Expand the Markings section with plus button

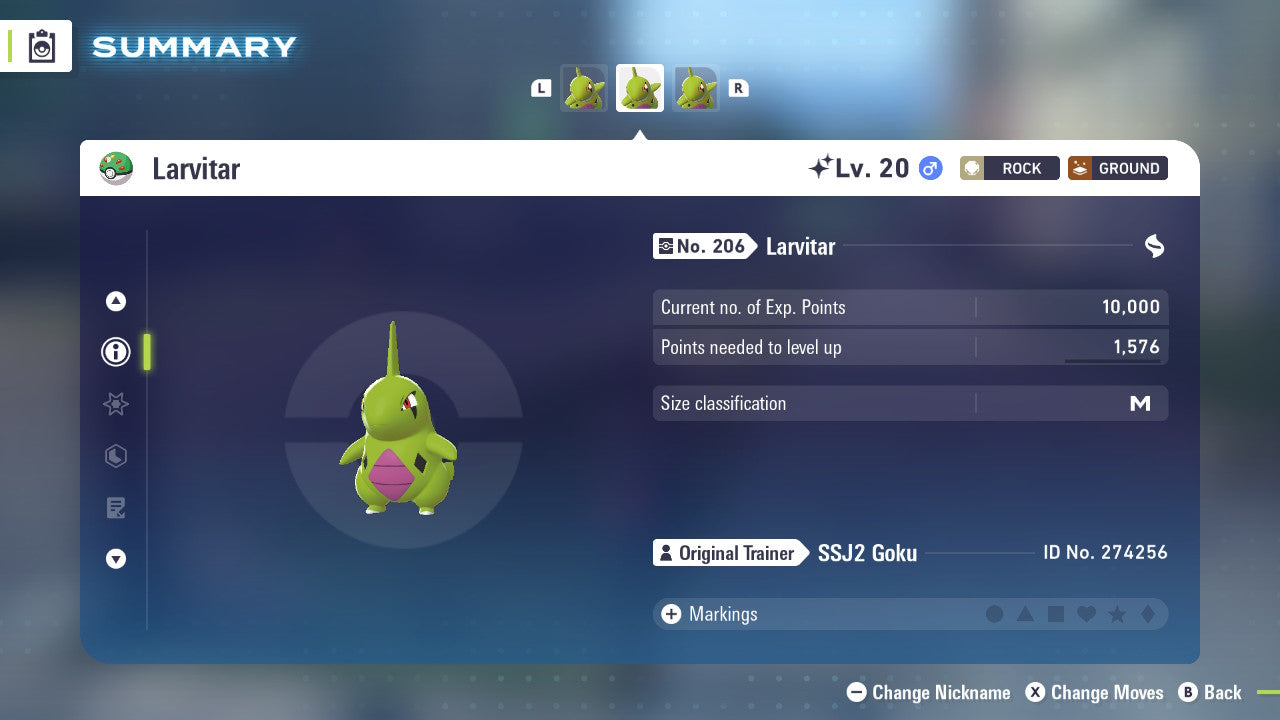[670, 614]
